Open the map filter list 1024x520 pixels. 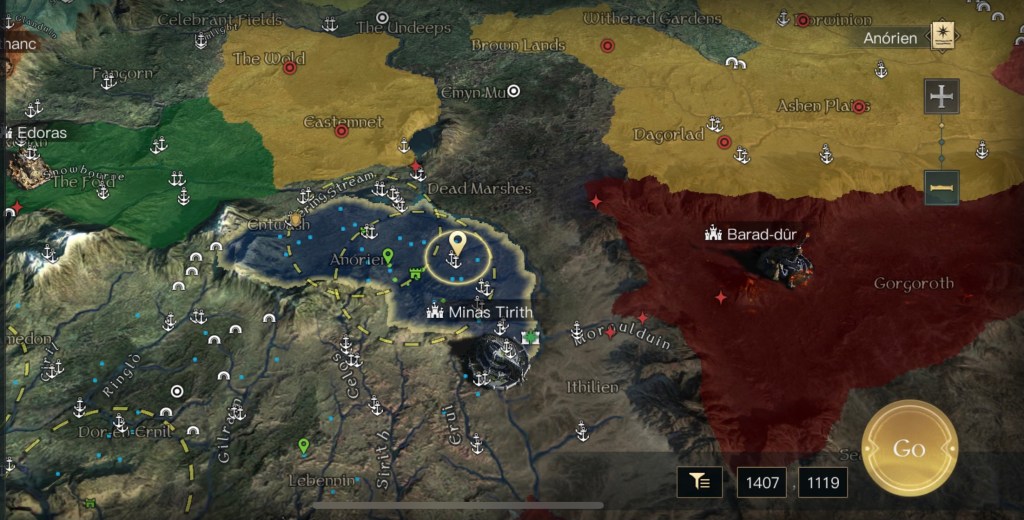pos(700,482)
